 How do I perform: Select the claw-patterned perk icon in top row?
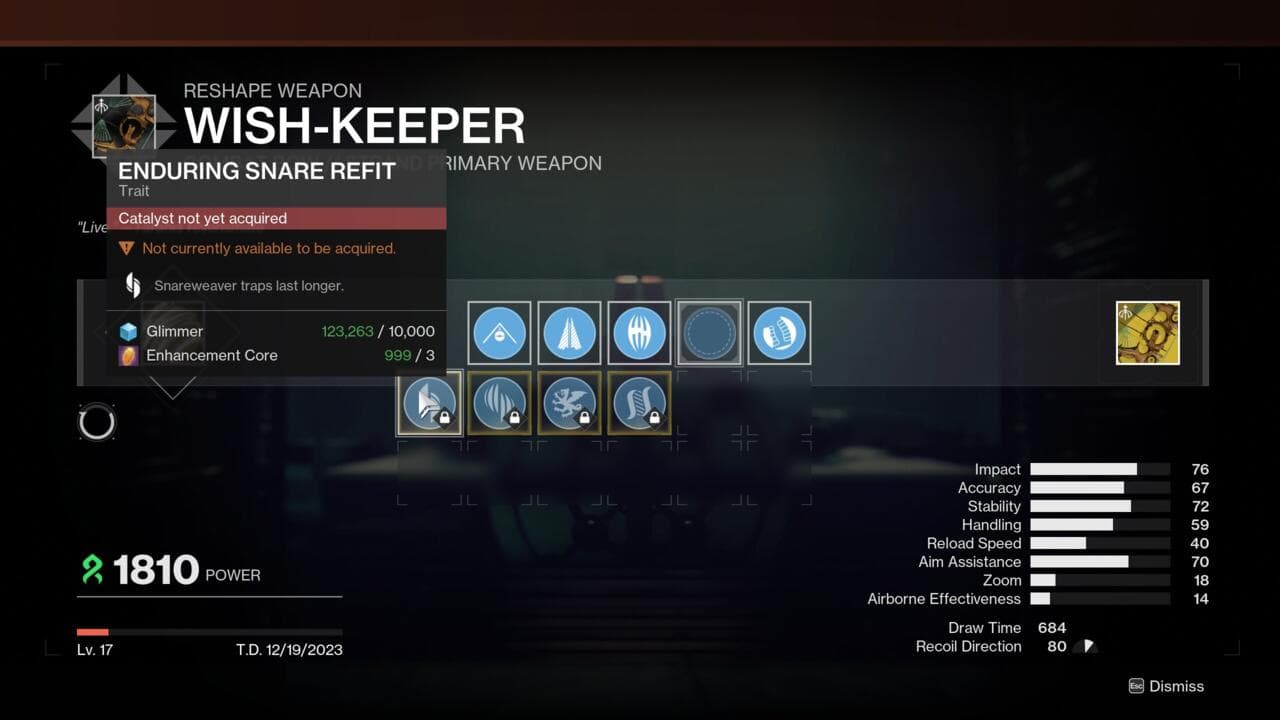[x=640, y=334]
